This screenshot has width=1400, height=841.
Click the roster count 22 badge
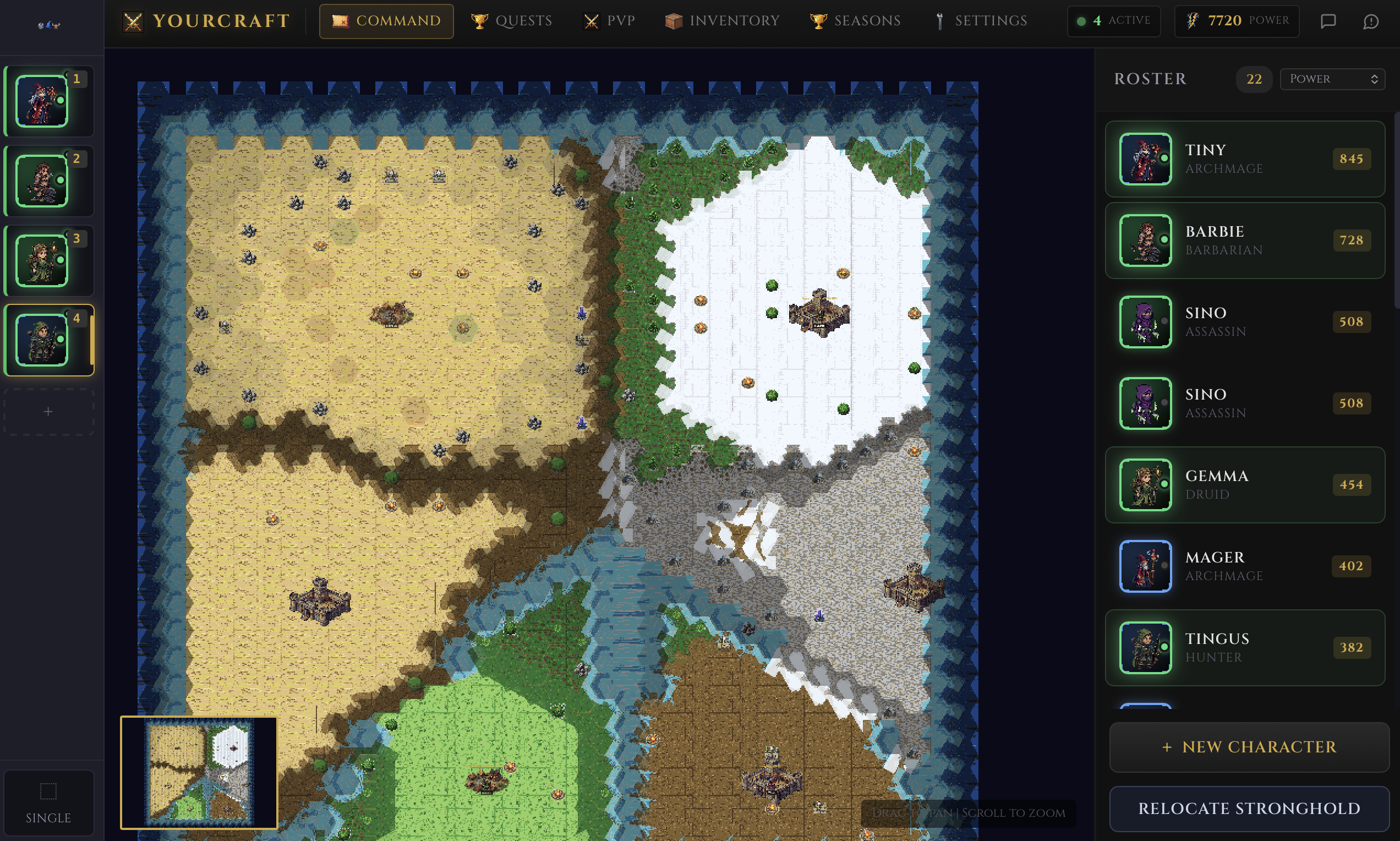click(1254, 79)
